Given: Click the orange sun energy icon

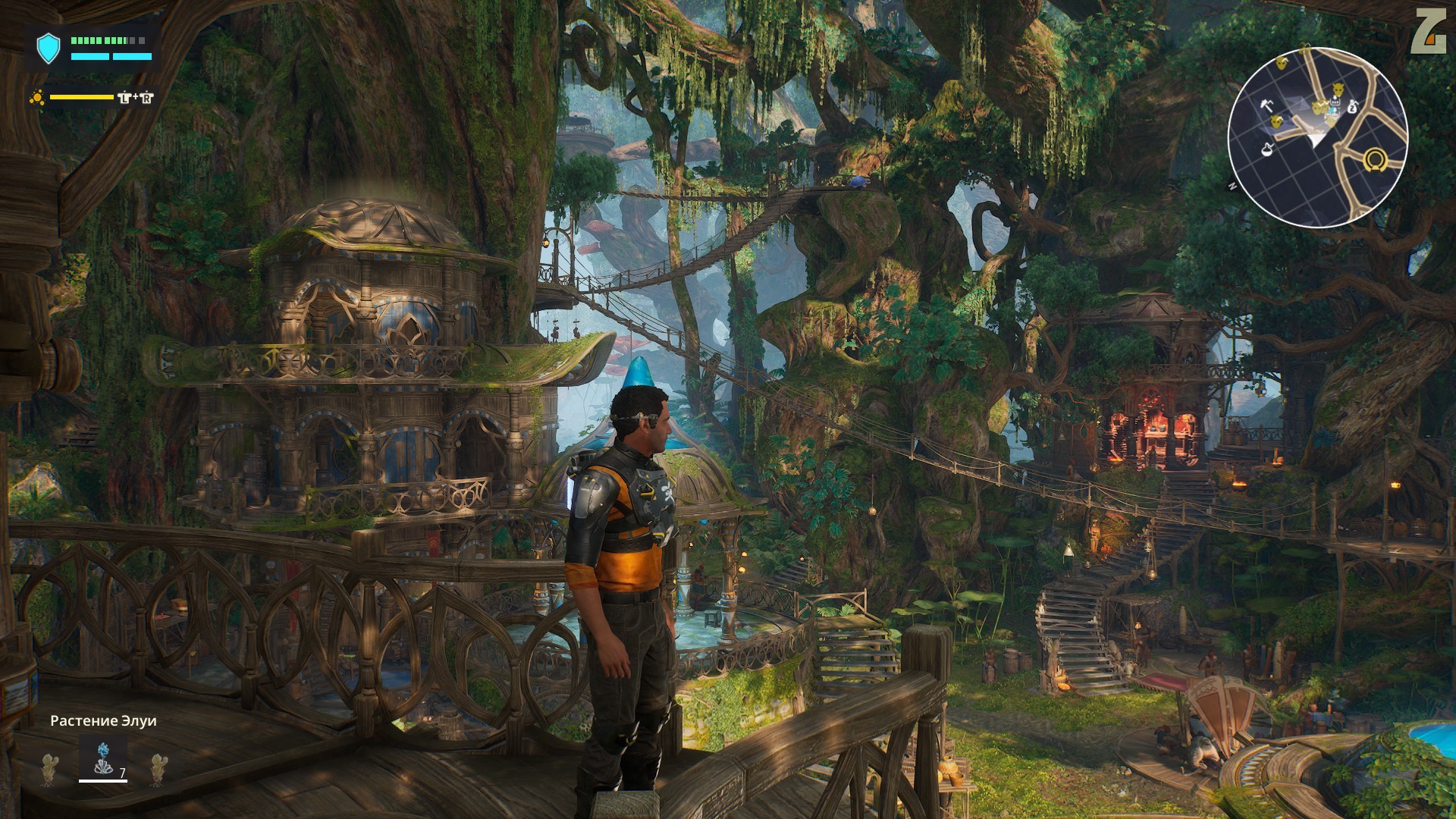Looking at the screenshot, I should coord(36,97).
